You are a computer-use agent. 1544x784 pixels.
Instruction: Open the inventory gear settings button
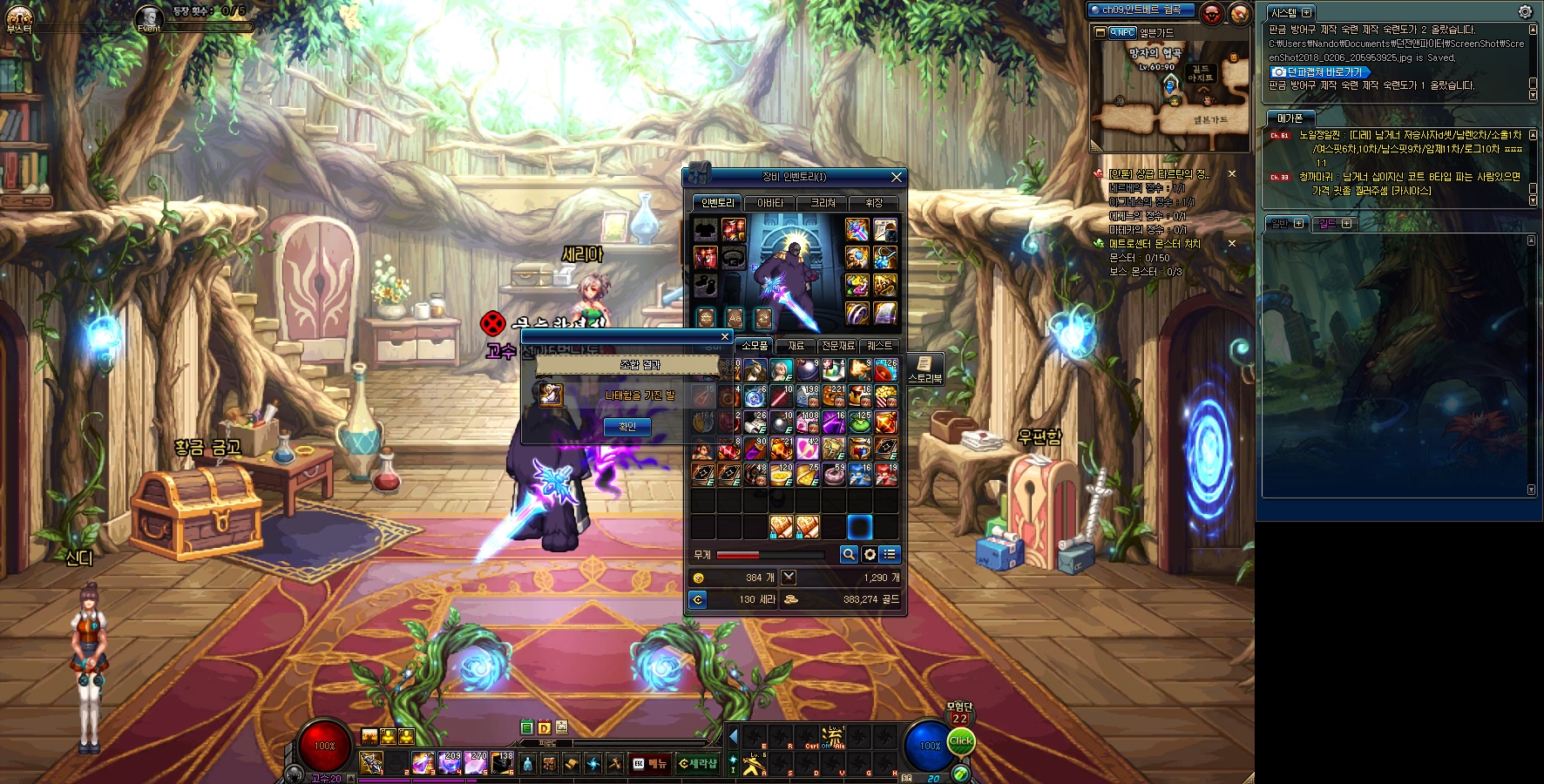pos(870,554)
